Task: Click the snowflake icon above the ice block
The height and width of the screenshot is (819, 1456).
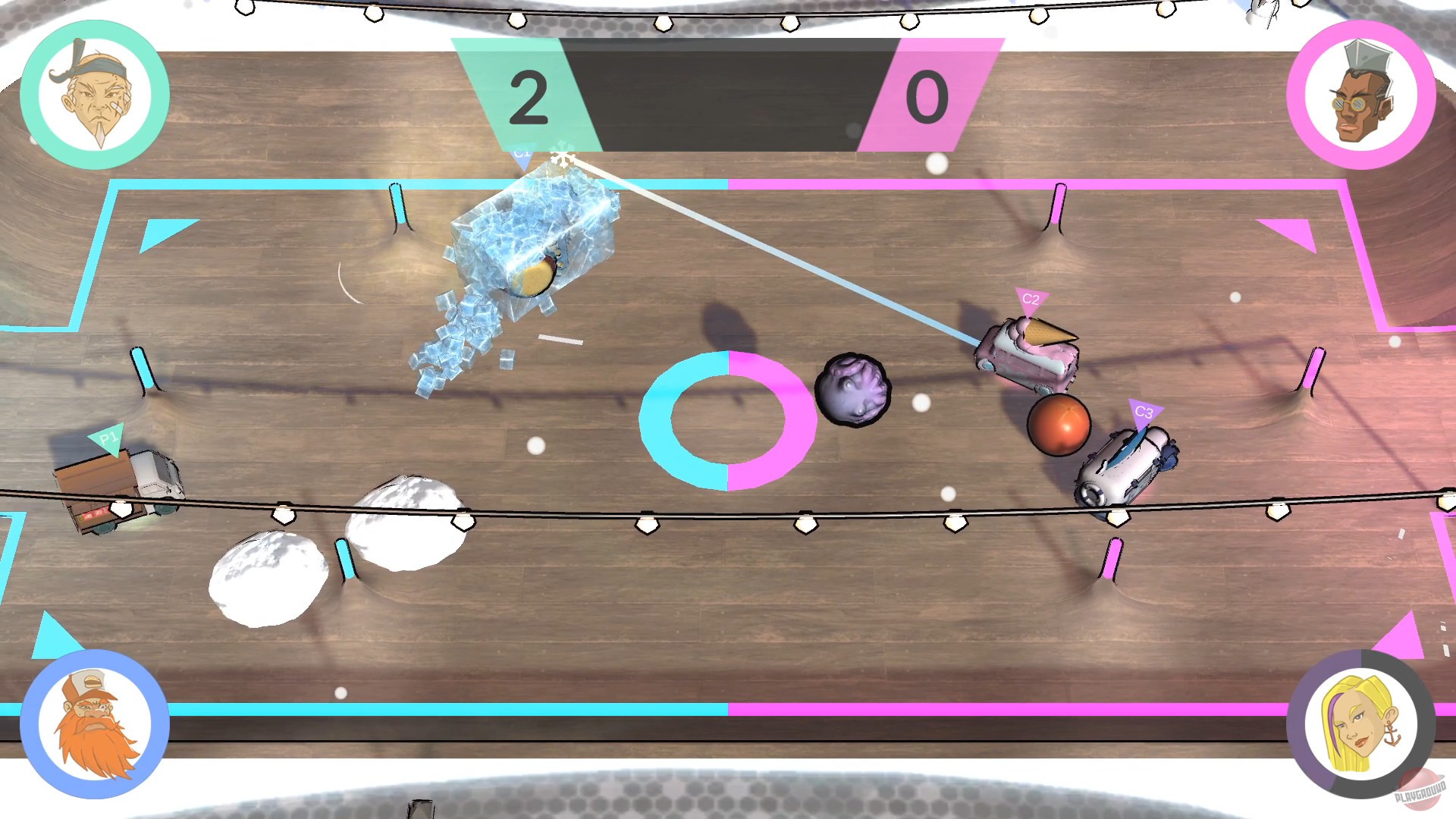Action: [x=563, y=157]
